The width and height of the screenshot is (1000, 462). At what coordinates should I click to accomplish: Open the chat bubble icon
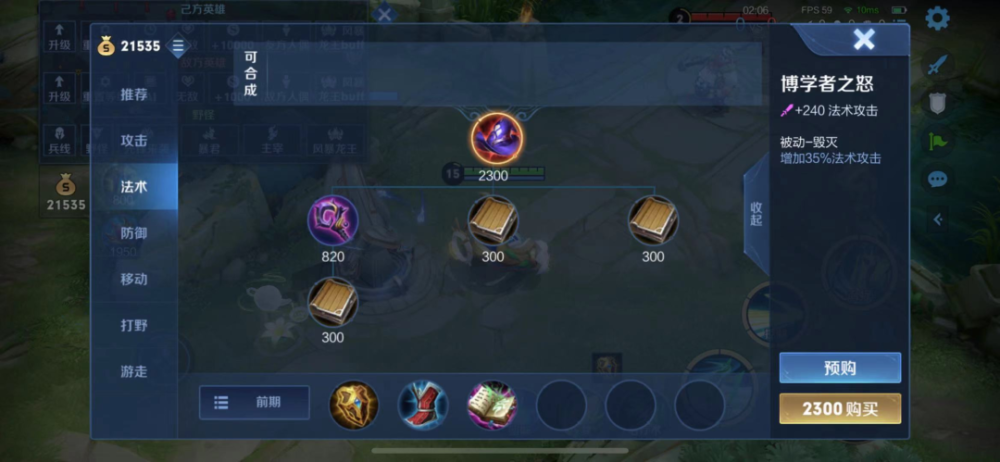[937, 179]
